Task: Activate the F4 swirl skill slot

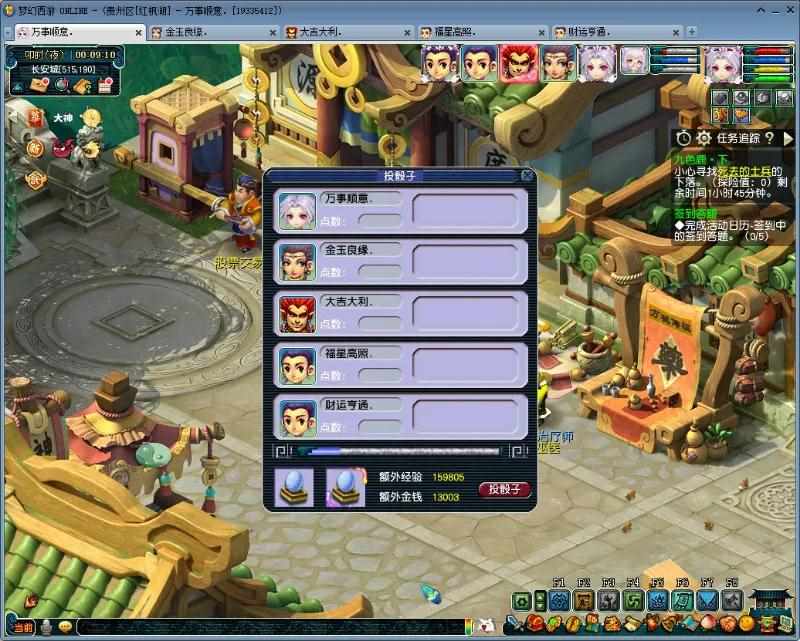Action: (x=633, y=600)
